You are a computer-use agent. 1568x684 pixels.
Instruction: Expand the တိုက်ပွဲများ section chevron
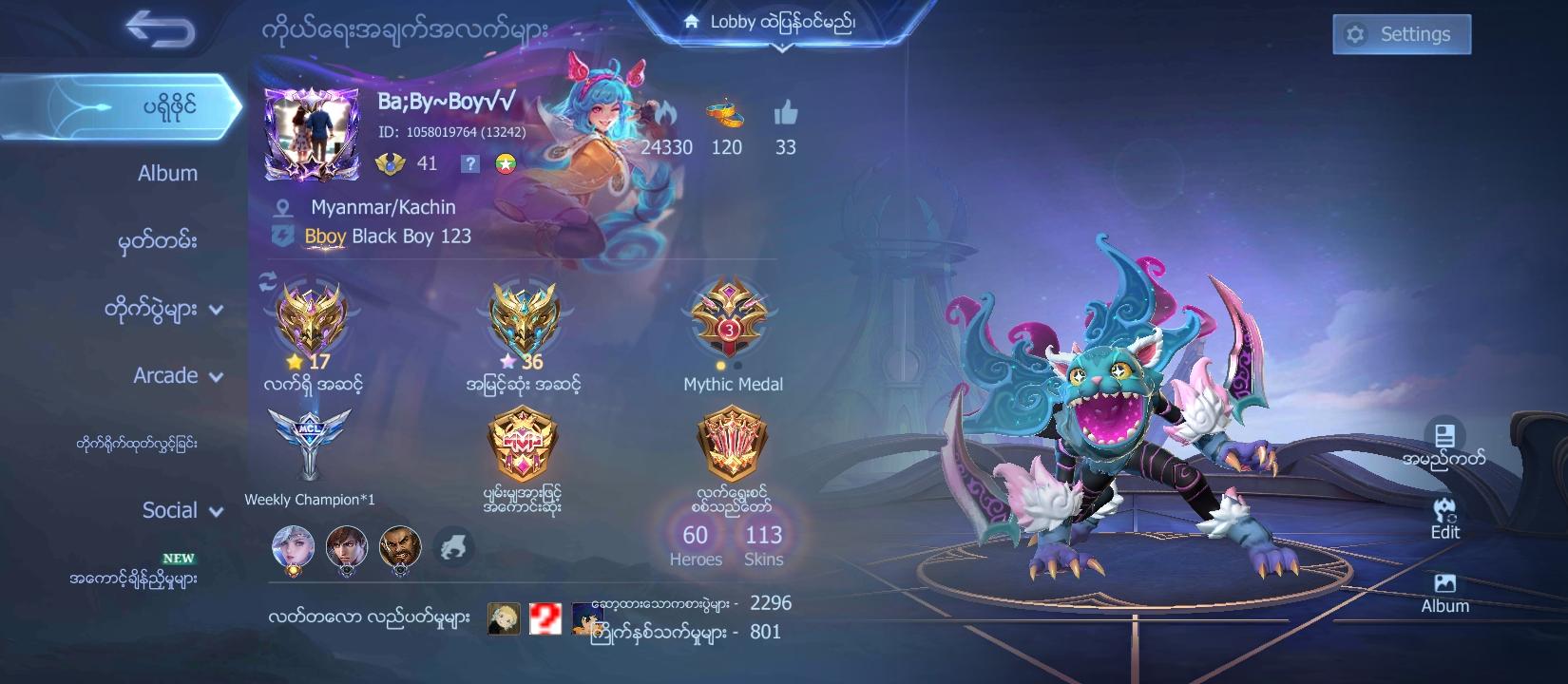[217, 309]
